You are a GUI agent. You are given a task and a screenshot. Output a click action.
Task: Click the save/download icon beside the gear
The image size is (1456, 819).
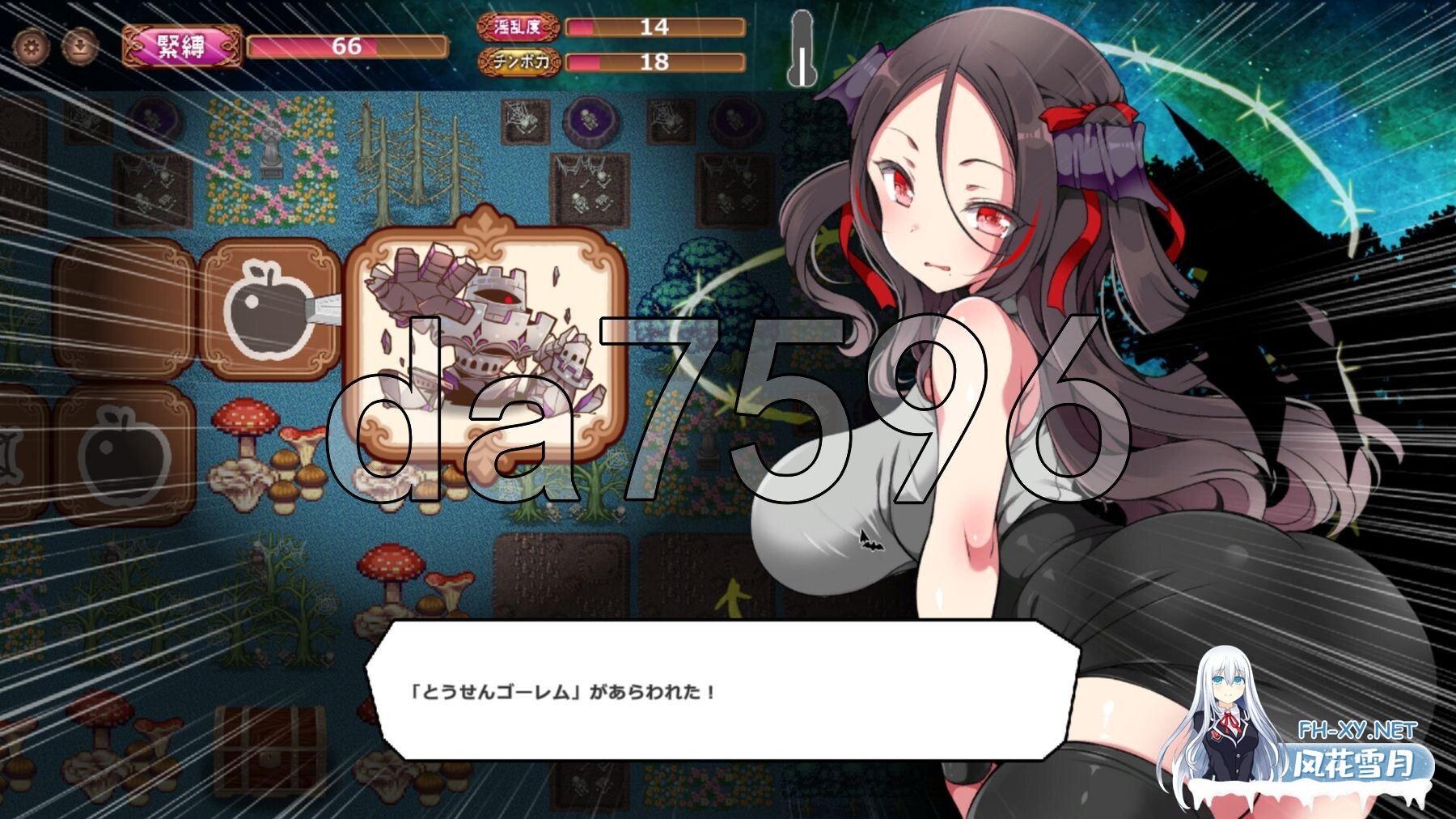point(78,47)
